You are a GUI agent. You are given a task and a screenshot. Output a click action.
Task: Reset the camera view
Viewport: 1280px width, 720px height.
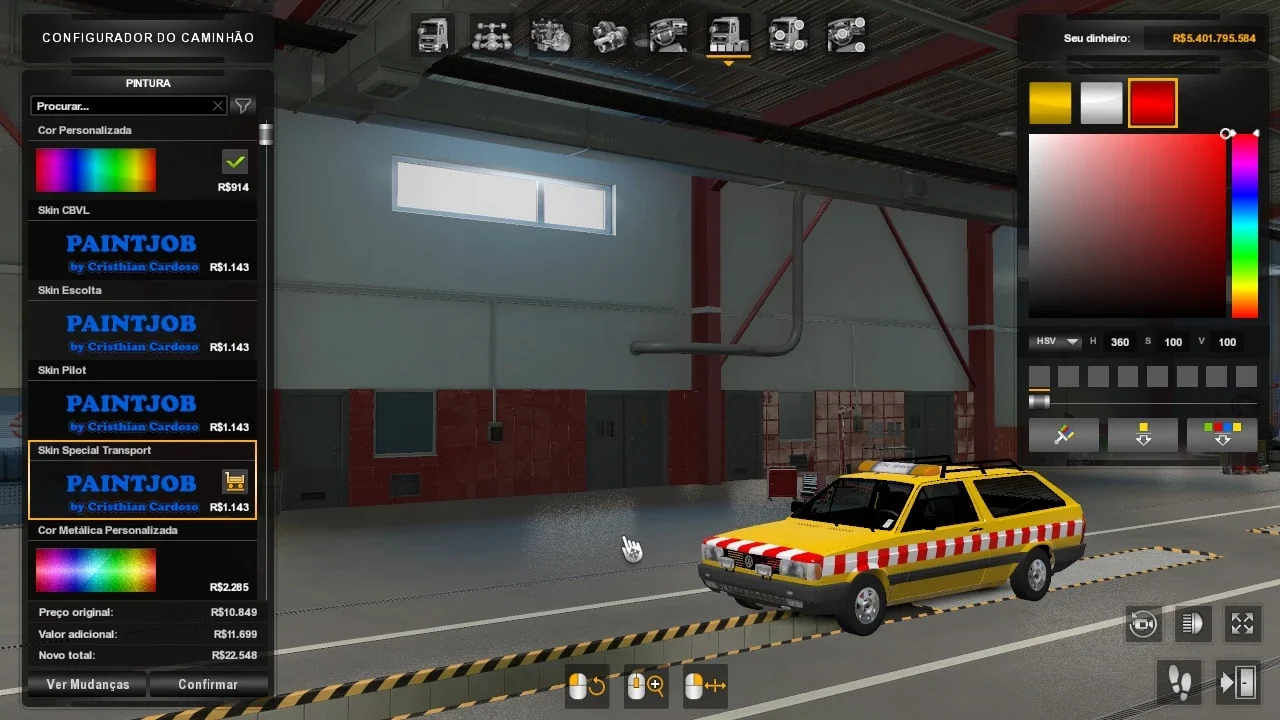pos(1143,624)
